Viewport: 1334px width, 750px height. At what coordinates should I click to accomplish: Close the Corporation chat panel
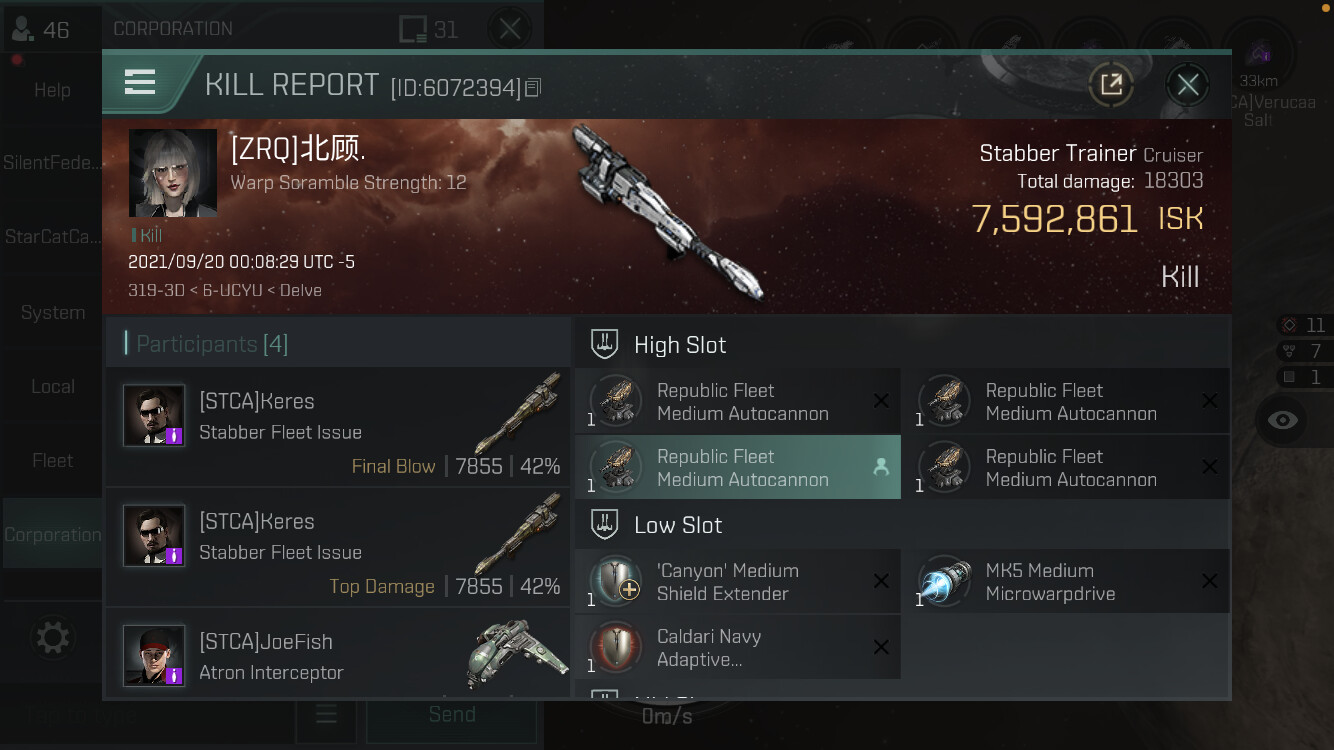[x=510, y=29]
